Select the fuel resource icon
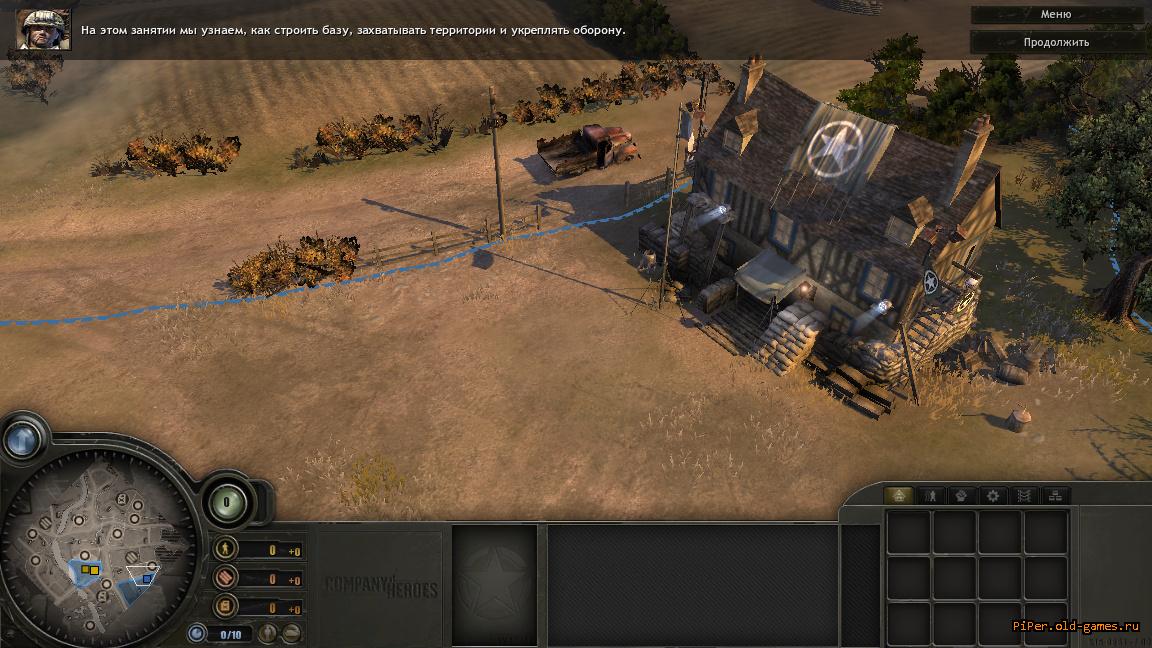The image size is (1152, 648). (226, 605)
